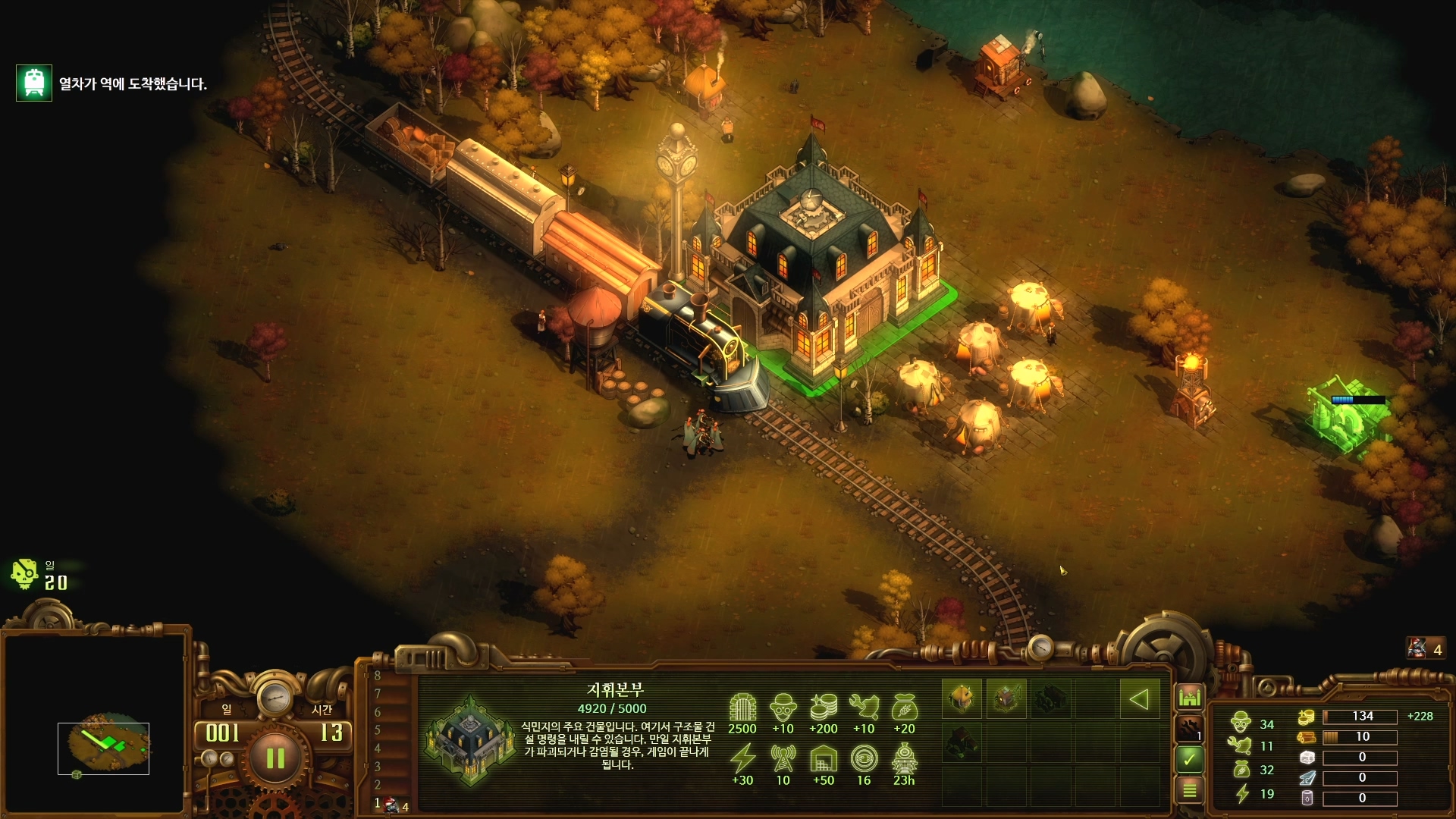
Task: Pause the game with the gear button
Action: (275, 758)
